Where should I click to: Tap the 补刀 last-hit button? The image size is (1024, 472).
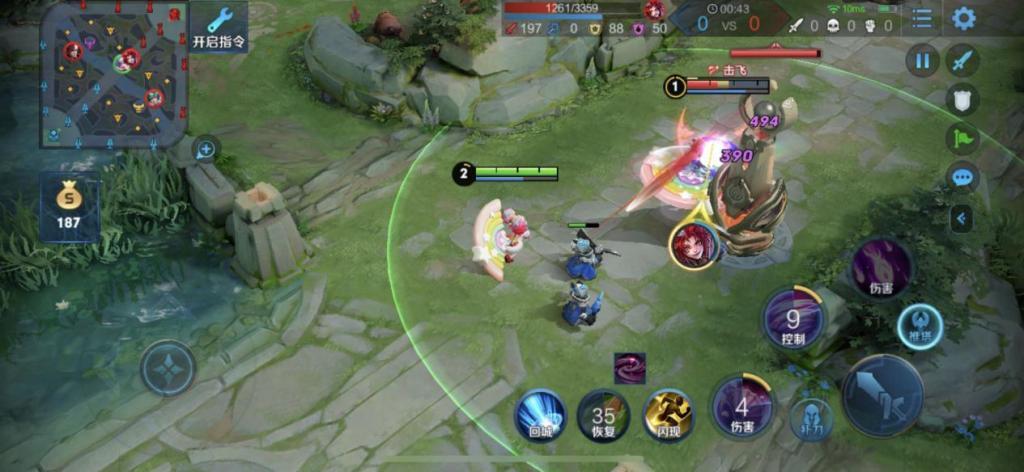tap(811, 418)
